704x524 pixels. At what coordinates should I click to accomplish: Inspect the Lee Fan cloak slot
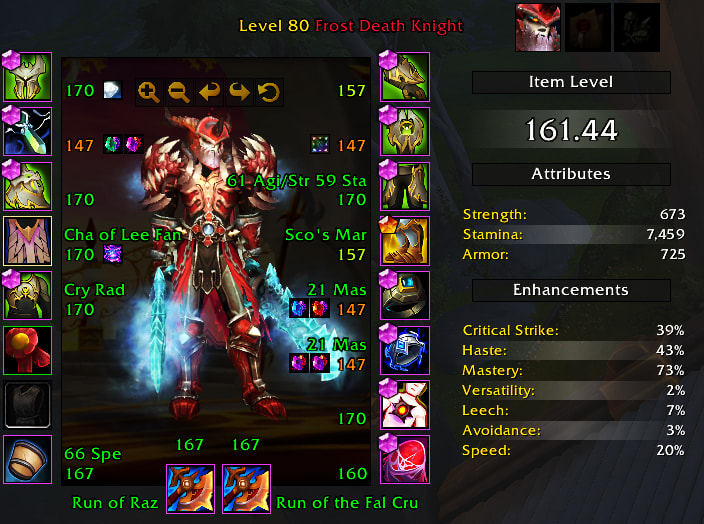click(28, 240)
